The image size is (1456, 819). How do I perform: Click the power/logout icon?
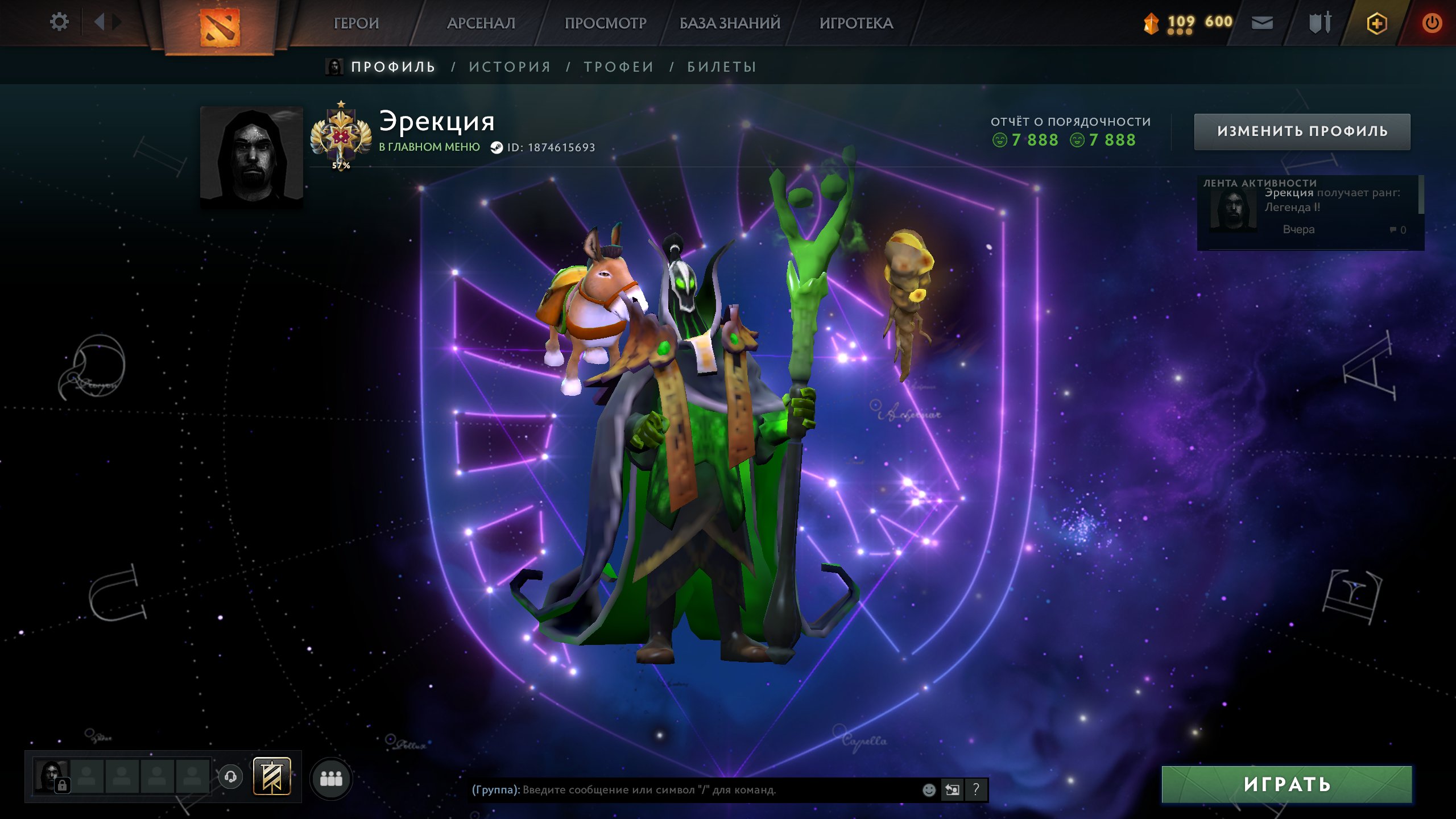[1433, 23]
